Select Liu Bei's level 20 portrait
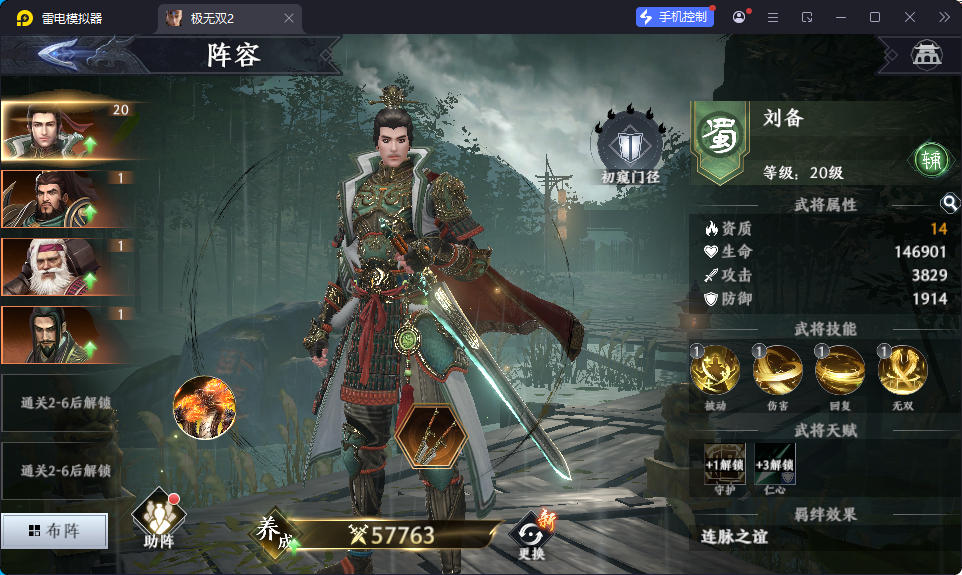The height and width of the screenshot is (575, 962). pos(66,130)
